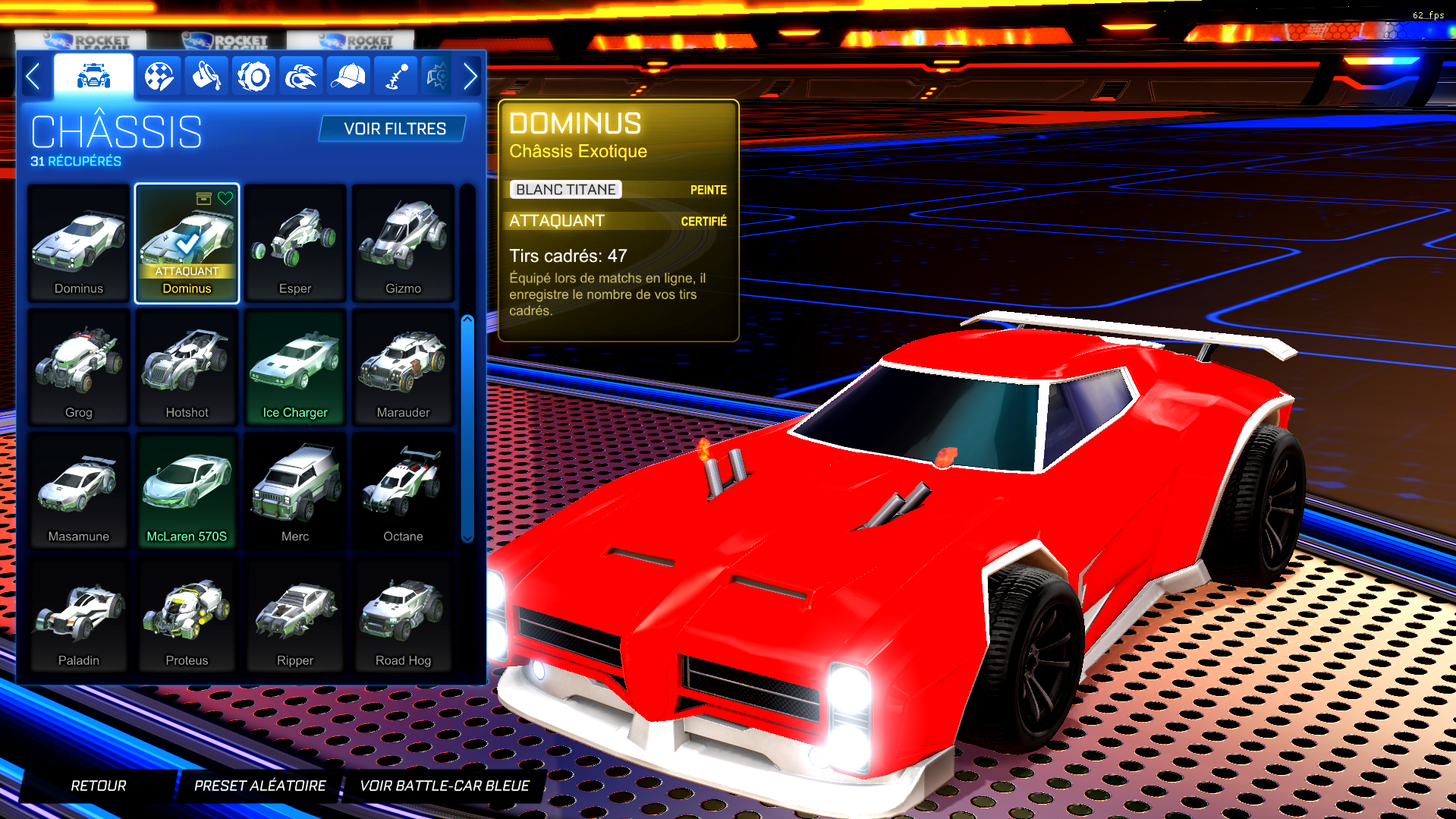This screenshot has width=1456, height=819.
Task: Open the topper cap category icon
Action: [347, 76]
